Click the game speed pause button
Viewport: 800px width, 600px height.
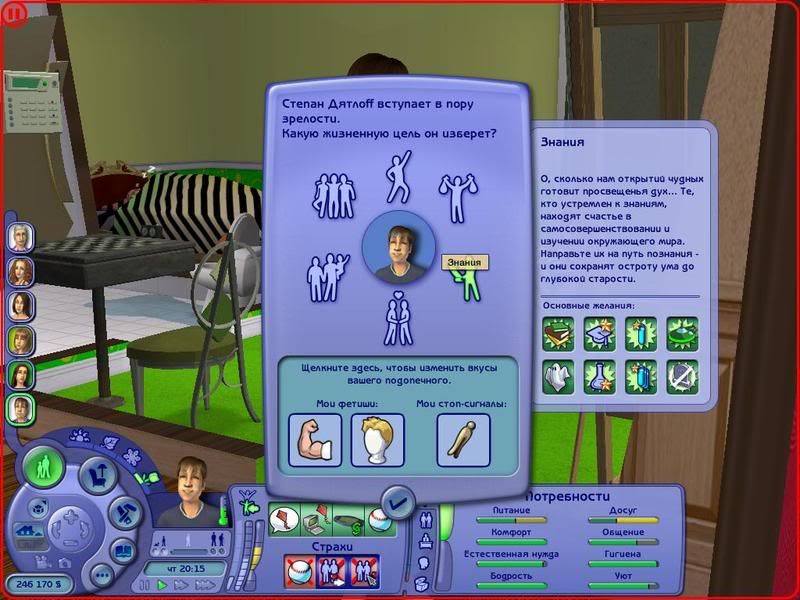145,585
